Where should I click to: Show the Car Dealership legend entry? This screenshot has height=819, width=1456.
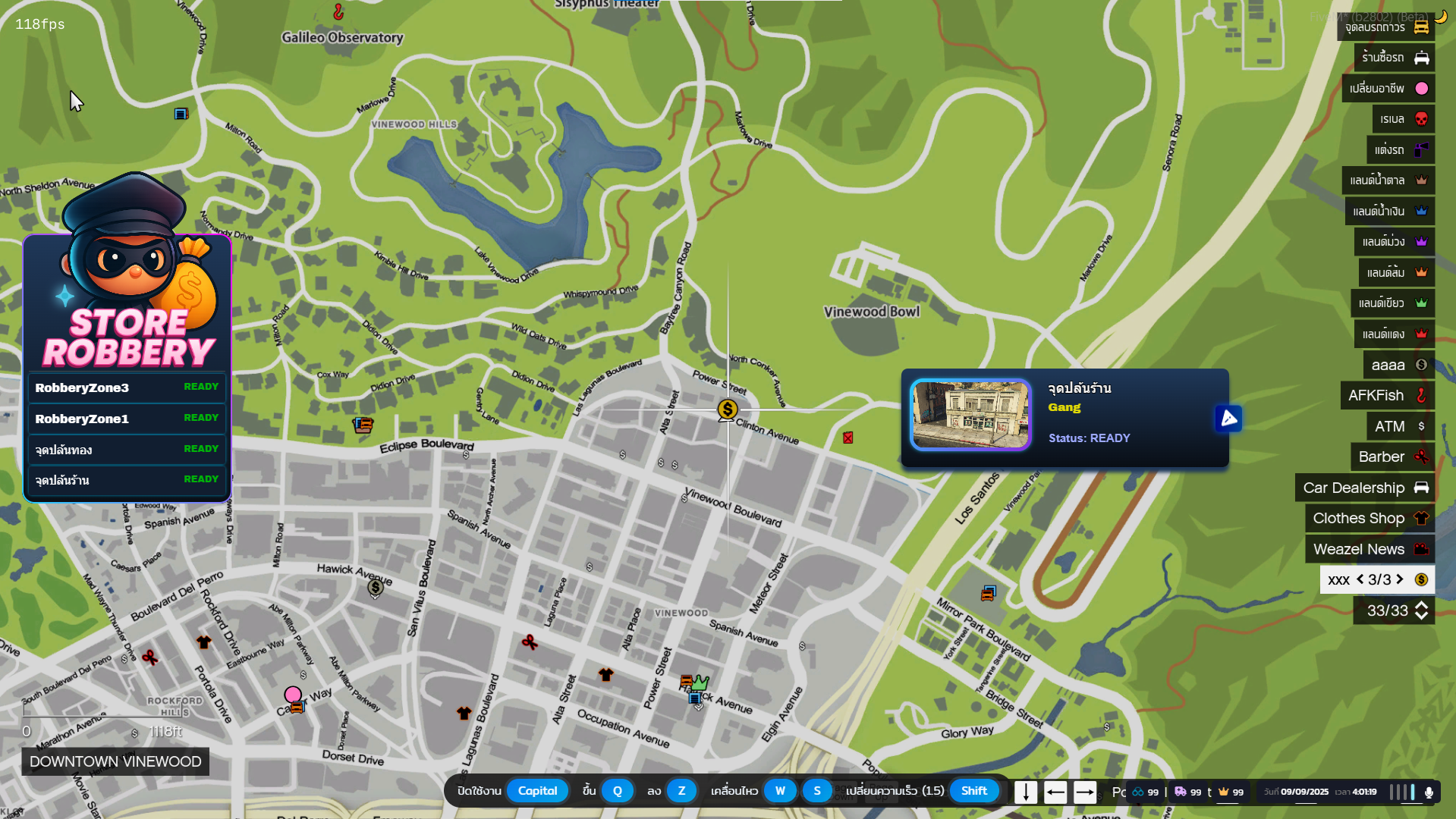(x=1364, y=488)
